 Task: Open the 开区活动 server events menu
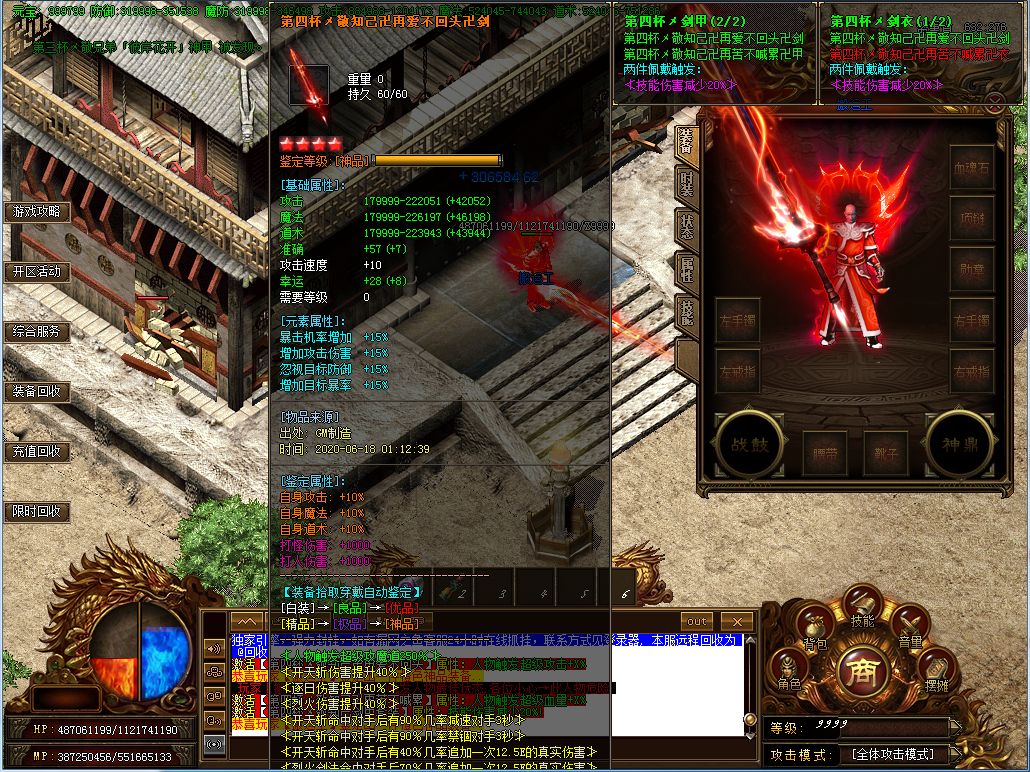coord(37,271)
